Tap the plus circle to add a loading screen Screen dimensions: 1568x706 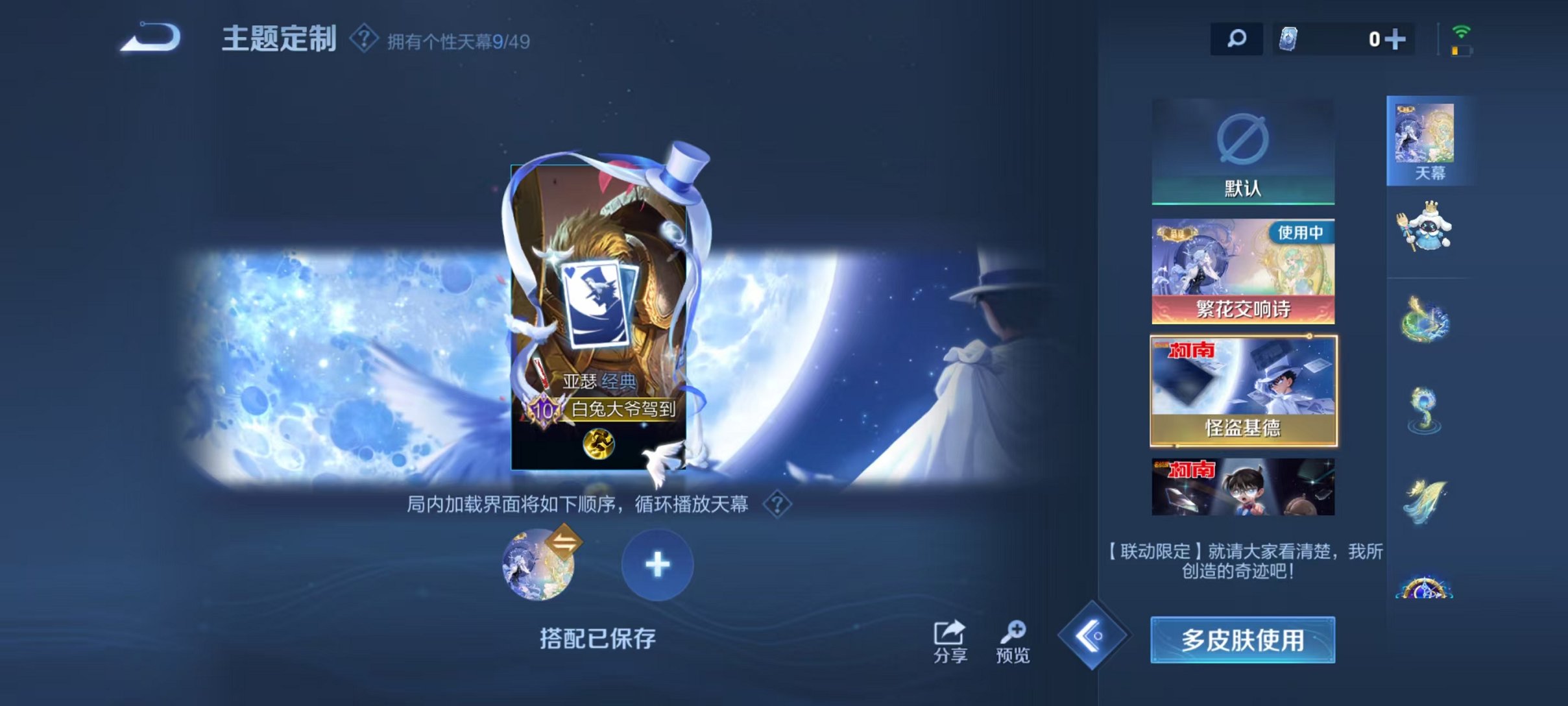[657, 565]
